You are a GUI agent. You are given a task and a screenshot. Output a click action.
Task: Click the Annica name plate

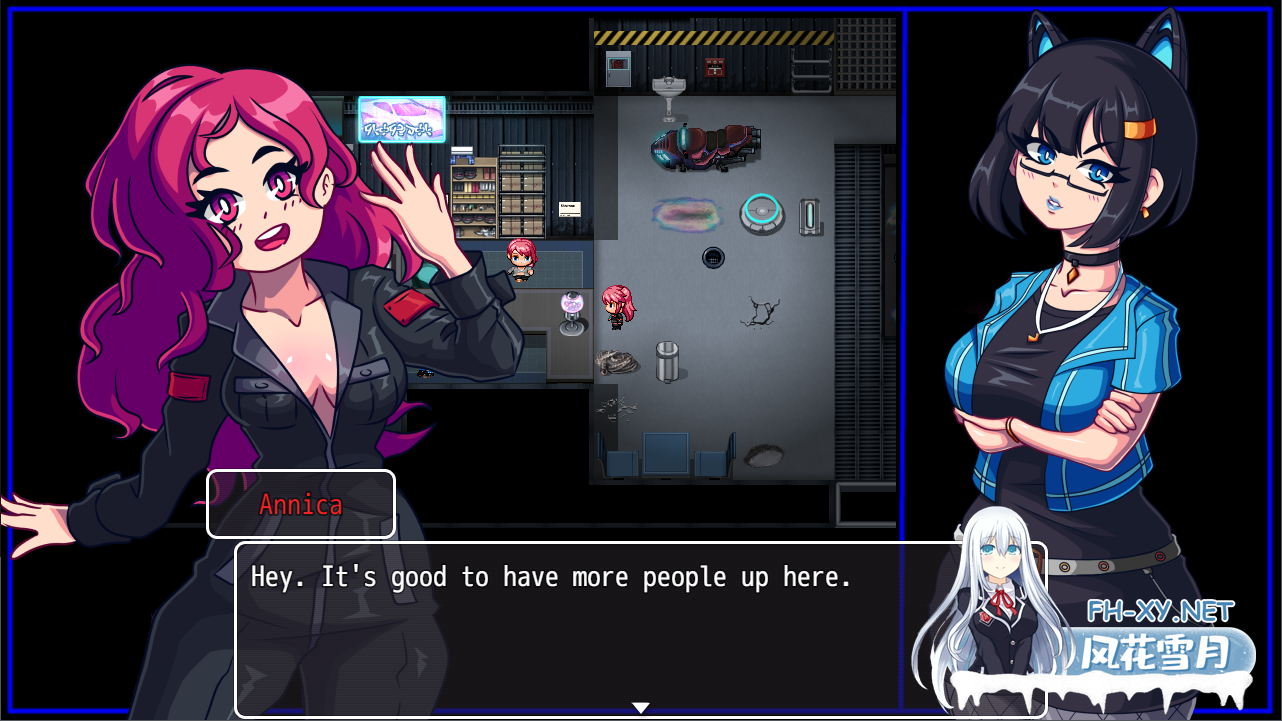[300, 504]
